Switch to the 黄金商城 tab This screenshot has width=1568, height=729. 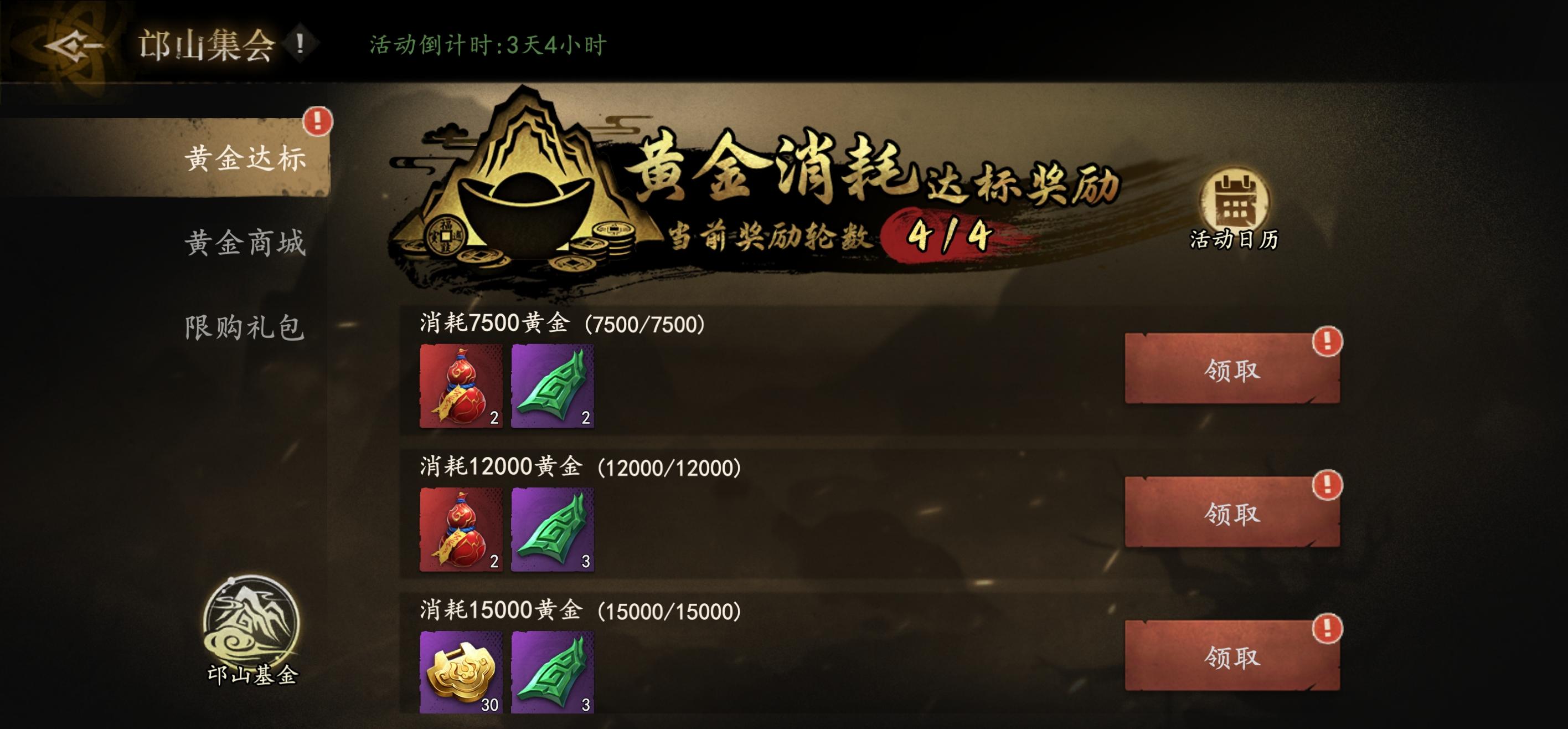249,244
